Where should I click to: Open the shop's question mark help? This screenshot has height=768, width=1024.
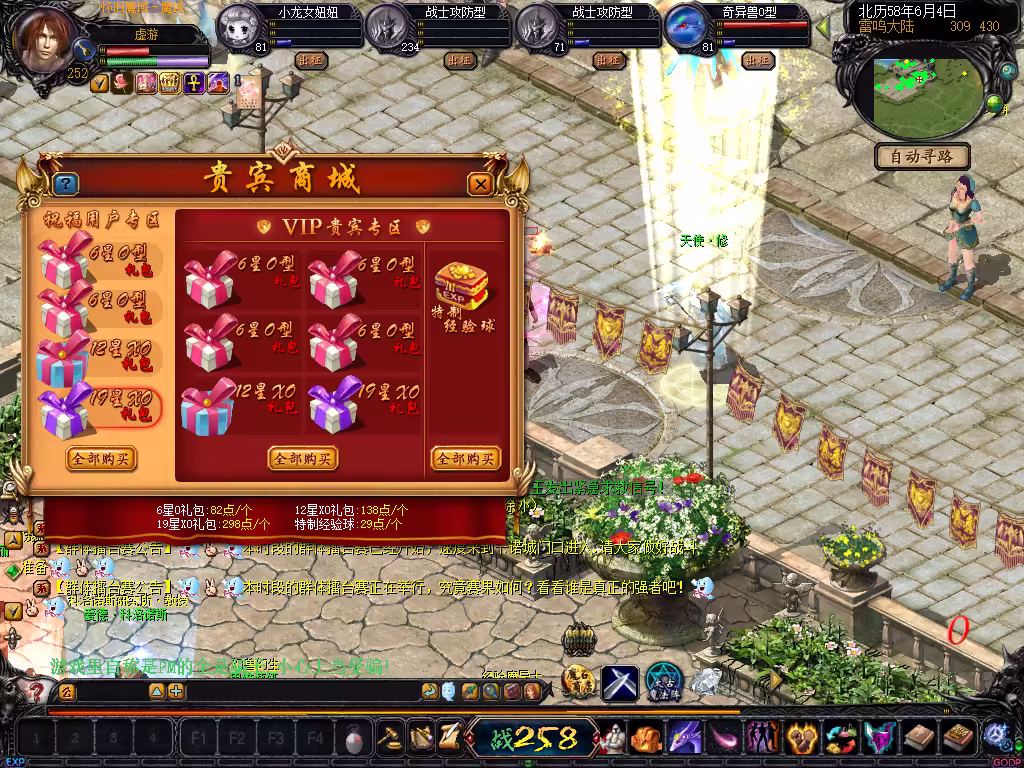point(66,184)
